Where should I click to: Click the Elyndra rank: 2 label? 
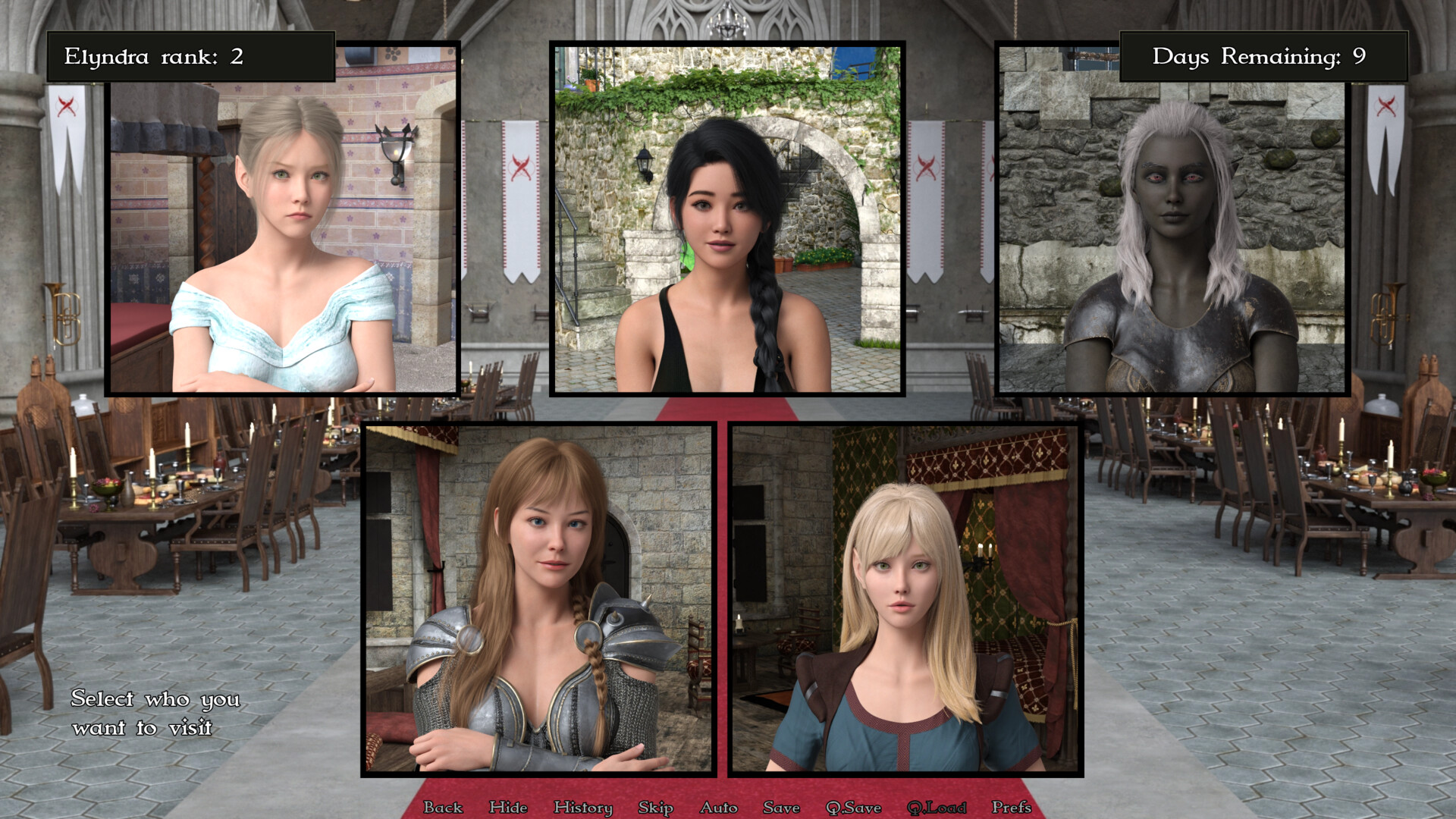(x=190, y=55)
